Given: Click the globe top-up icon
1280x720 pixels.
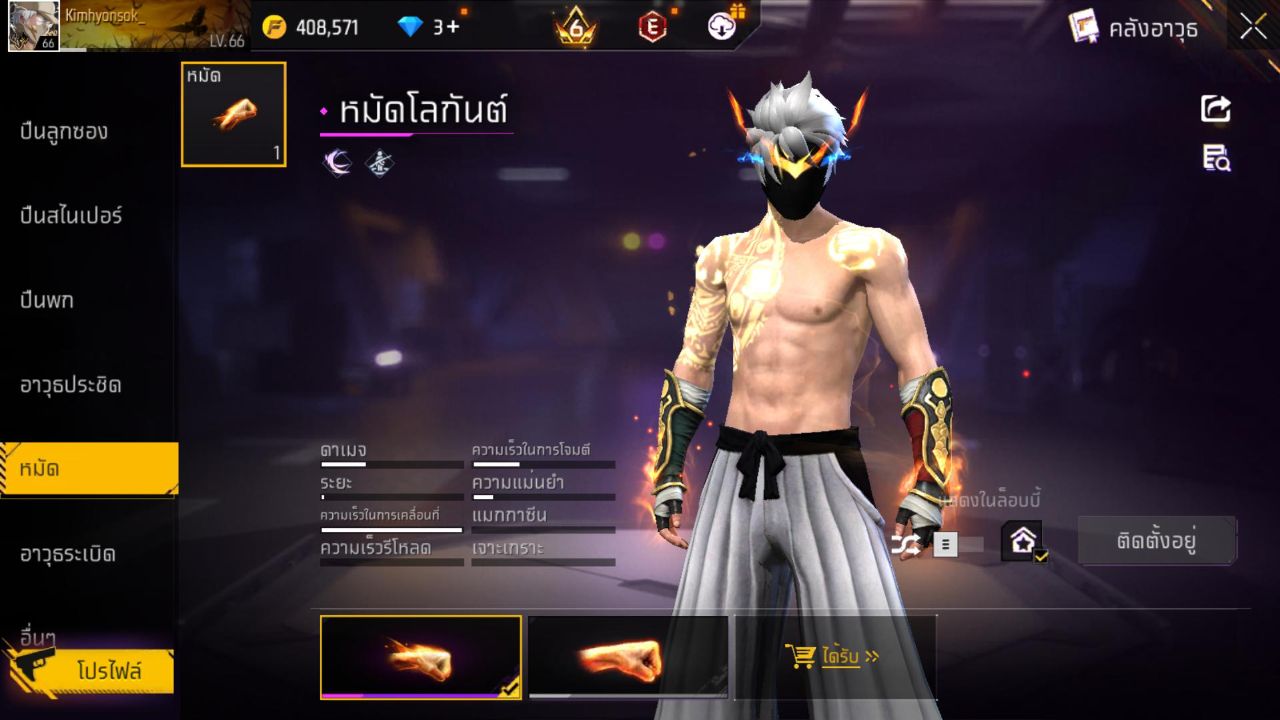Looking at the screenshot, I should [722, 25].
